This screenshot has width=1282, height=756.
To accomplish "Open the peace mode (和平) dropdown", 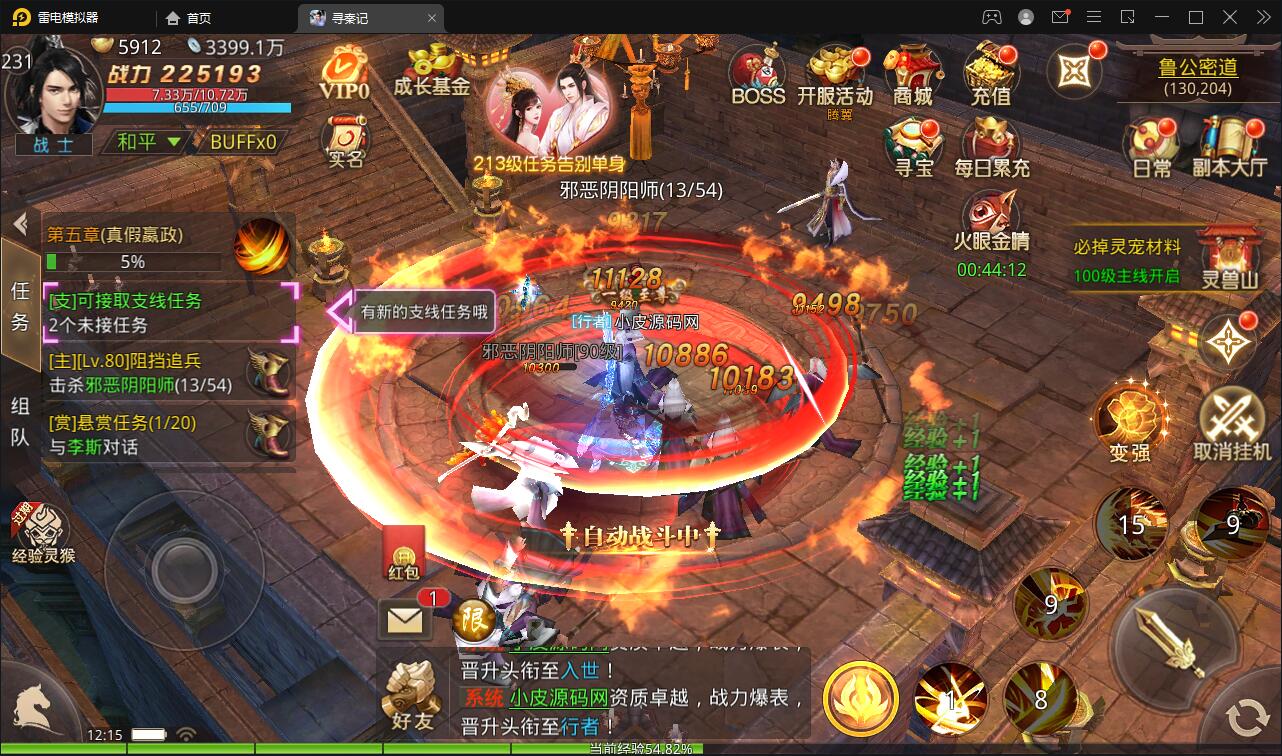I will [x=148, y=141].
